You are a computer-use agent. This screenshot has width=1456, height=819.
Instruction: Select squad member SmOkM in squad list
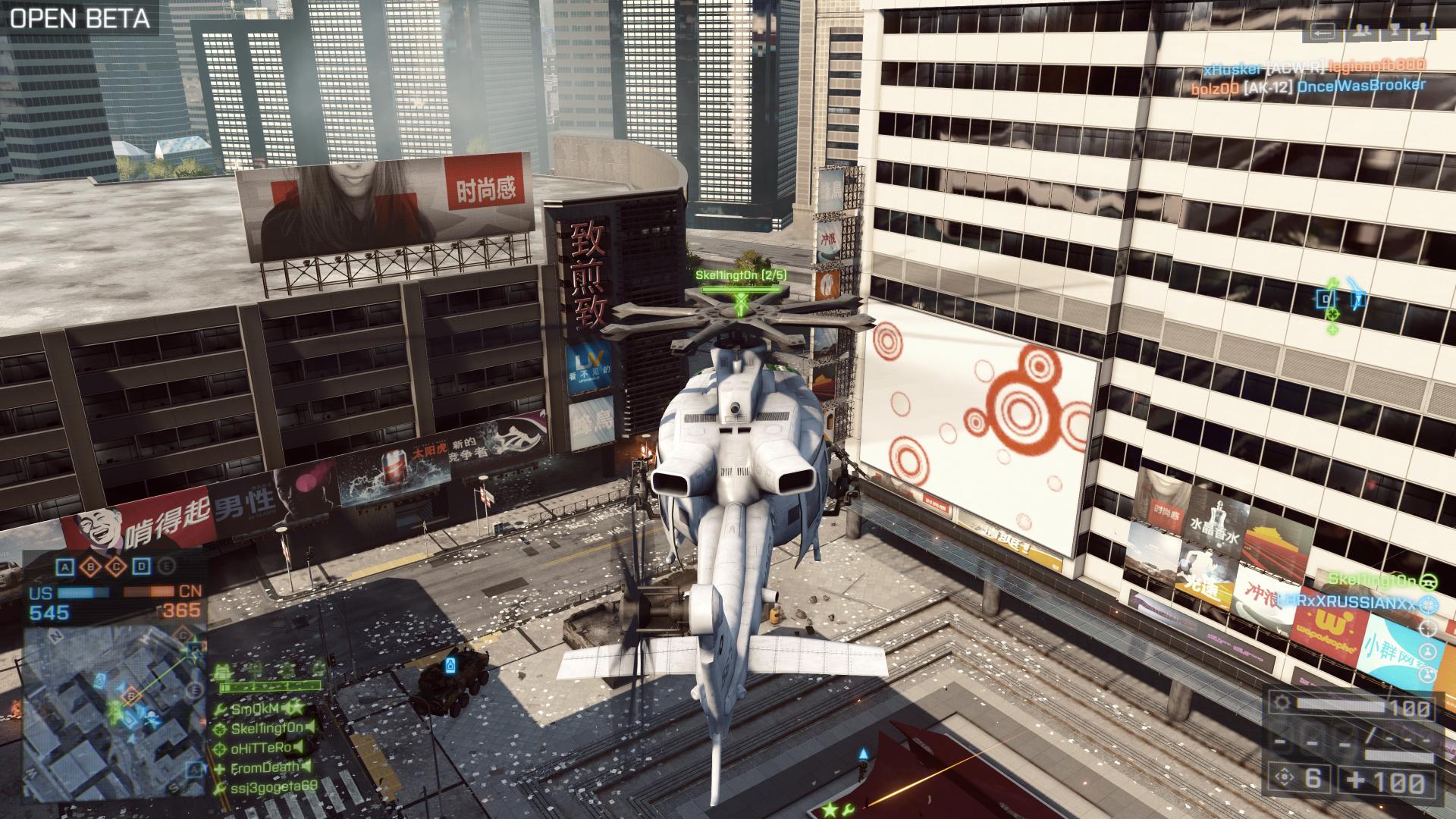(x=254, y=709)
